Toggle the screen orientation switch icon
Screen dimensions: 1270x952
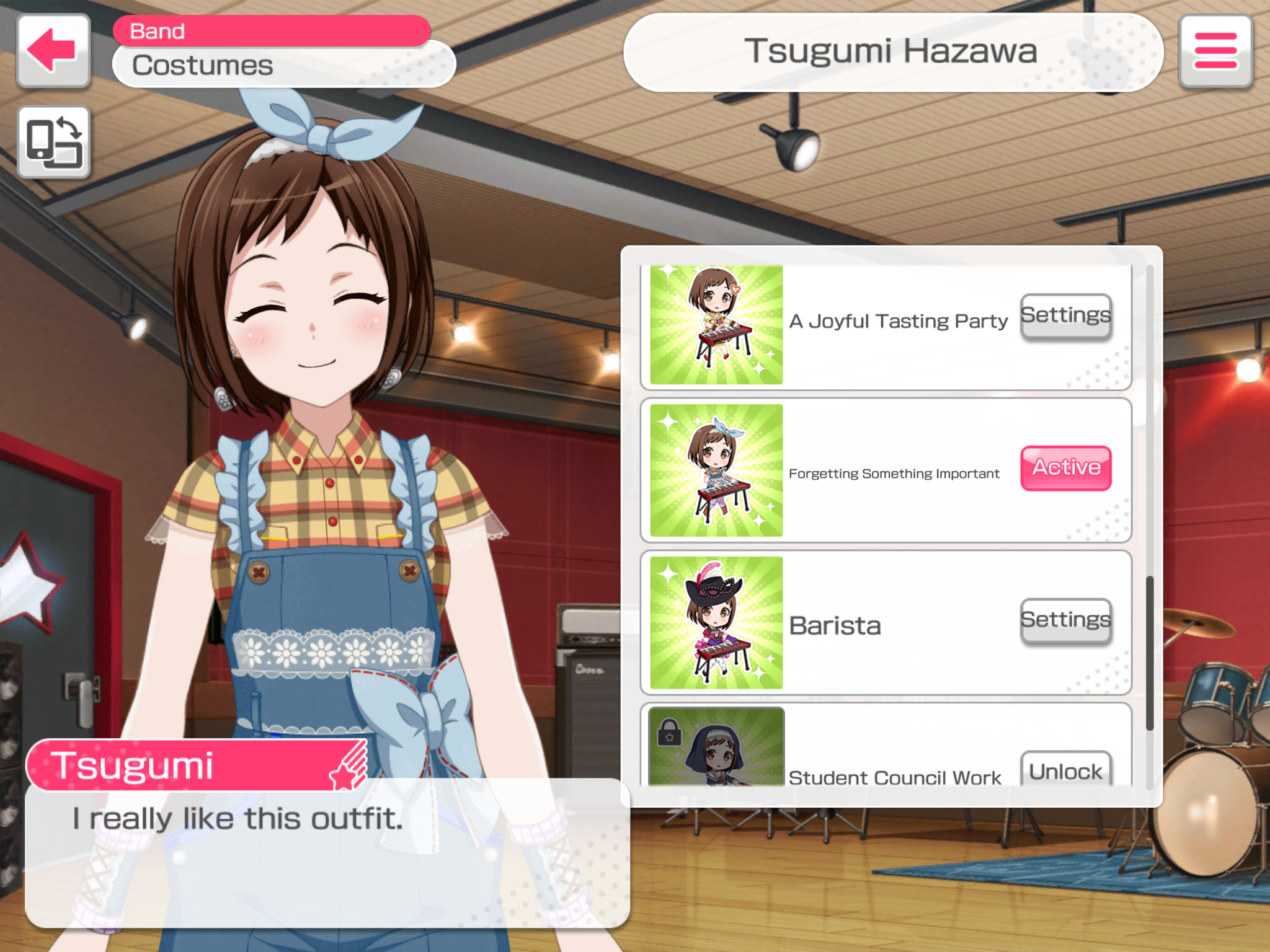coord(54,143)
